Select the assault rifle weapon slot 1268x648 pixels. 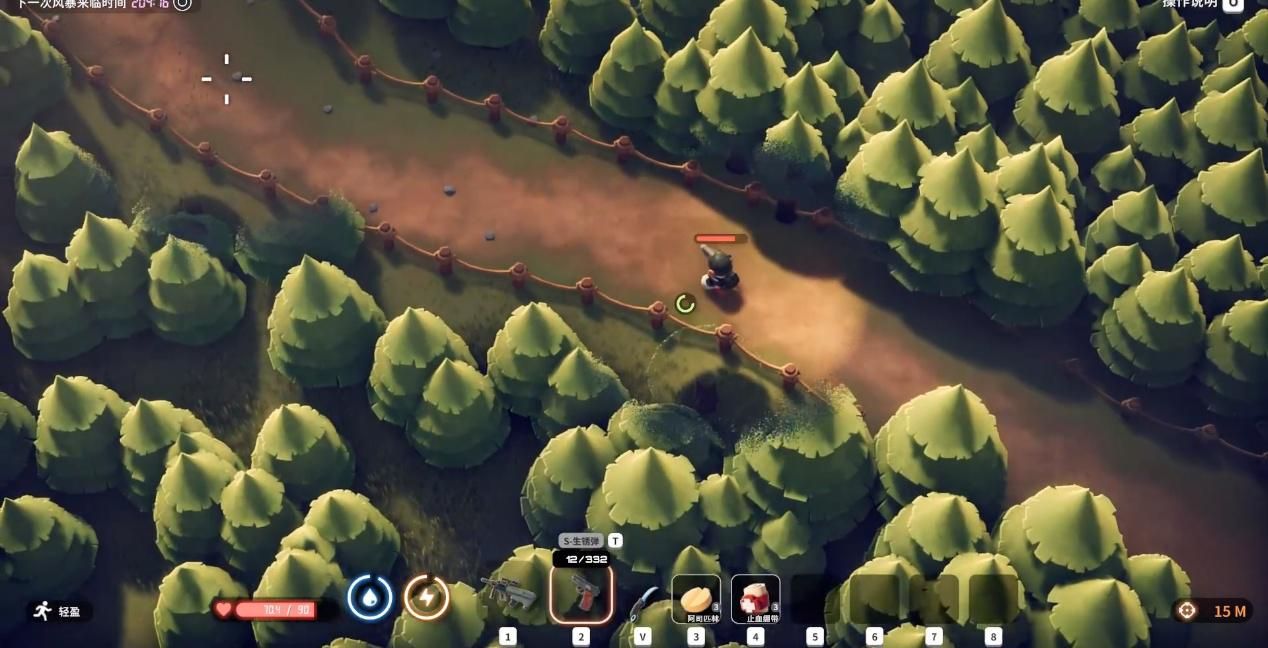tap(508, 595)
